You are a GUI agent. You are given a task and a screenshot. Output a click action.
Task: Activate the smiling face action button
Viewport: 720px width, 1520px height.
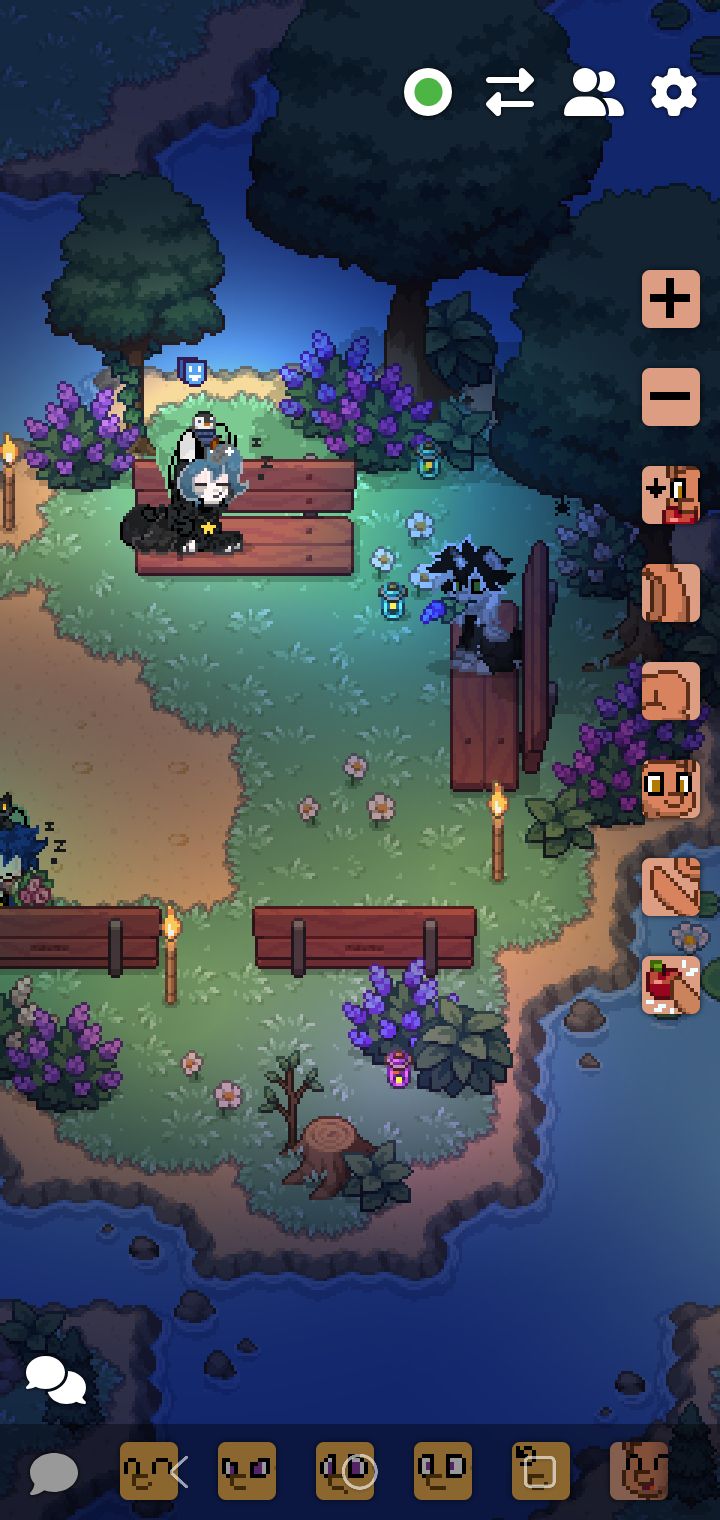[x=670, y=788]
